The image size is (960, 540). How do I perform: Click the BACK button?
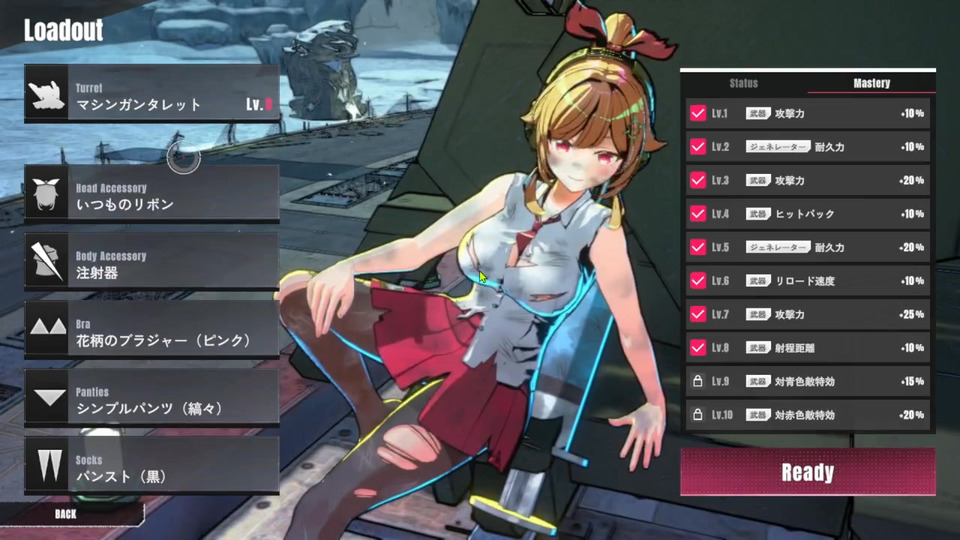66,513
